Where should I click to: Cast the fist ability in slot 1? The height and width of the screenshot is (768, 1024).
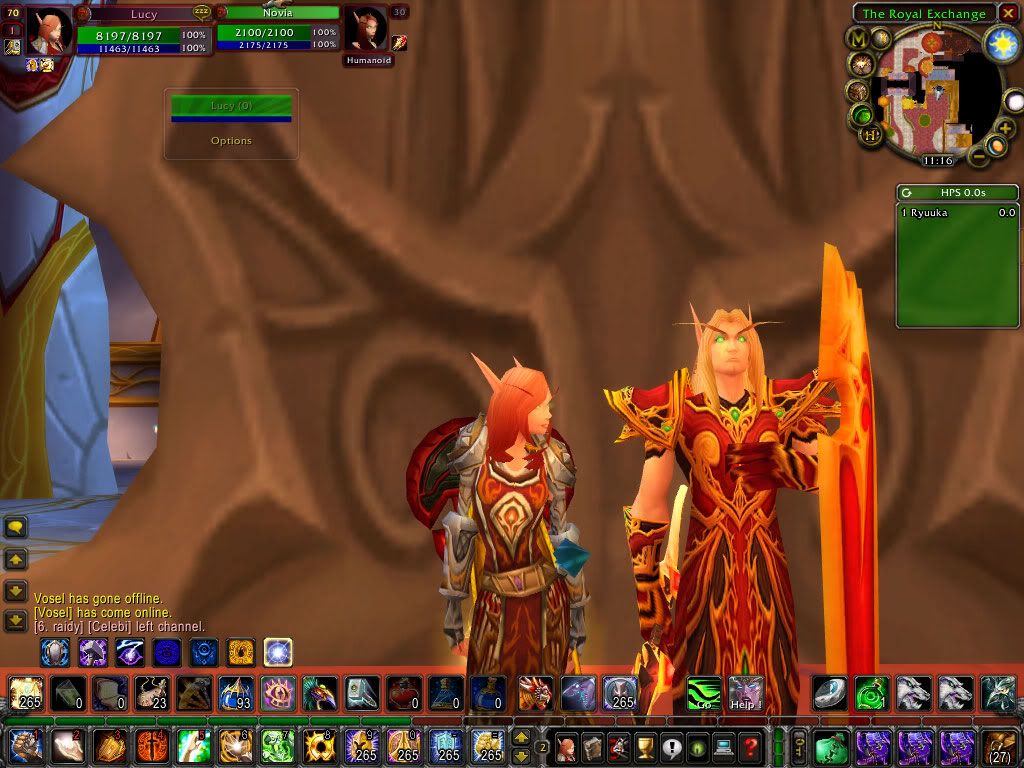pyautogui.click(x=26, y=747)
